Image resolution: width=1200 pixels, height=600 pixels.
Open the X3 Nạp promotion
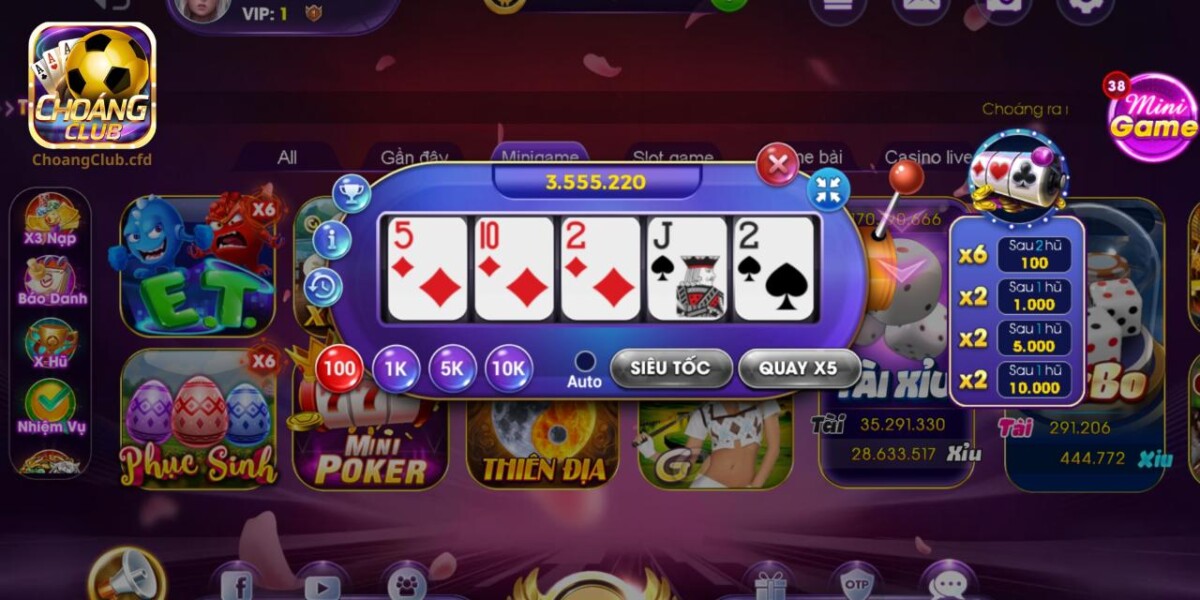(x=51, y=221)
